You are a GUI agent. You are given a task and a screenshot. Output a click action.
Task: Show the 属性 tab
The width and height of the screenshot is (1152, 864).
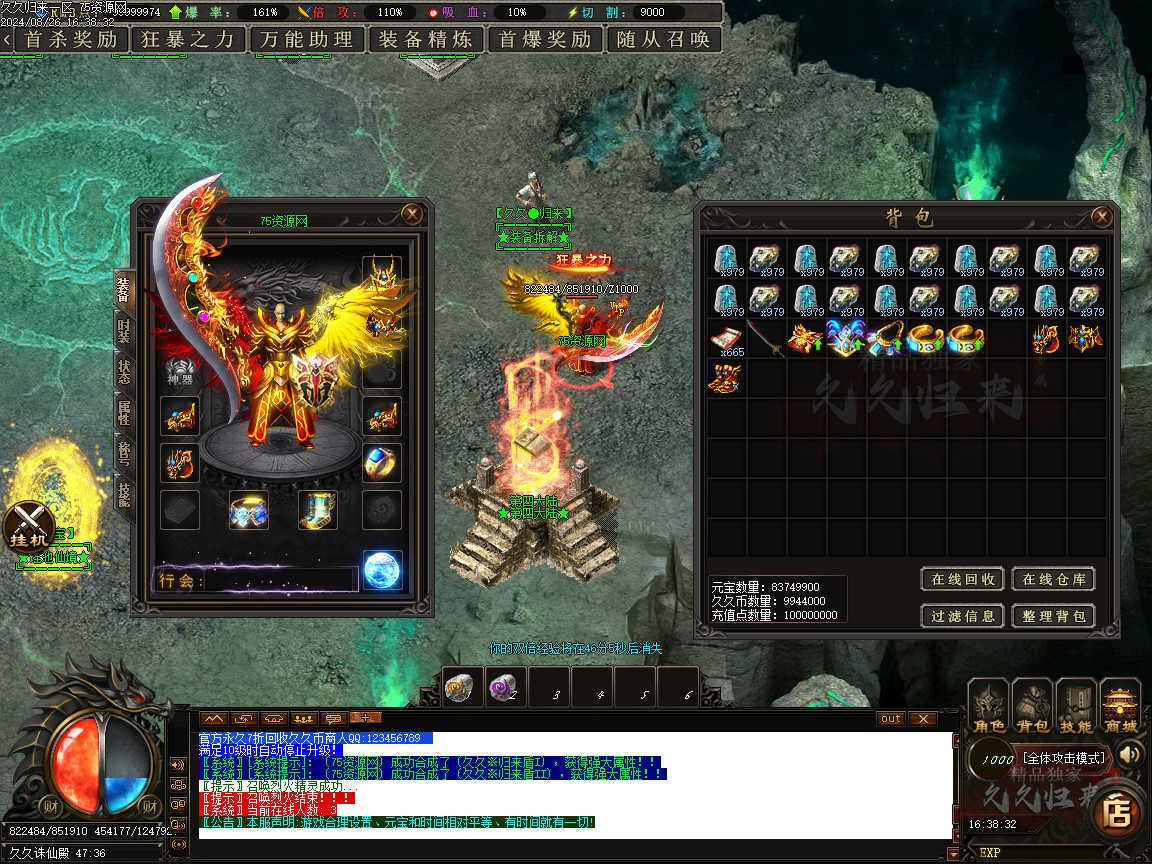coord(123,412)
